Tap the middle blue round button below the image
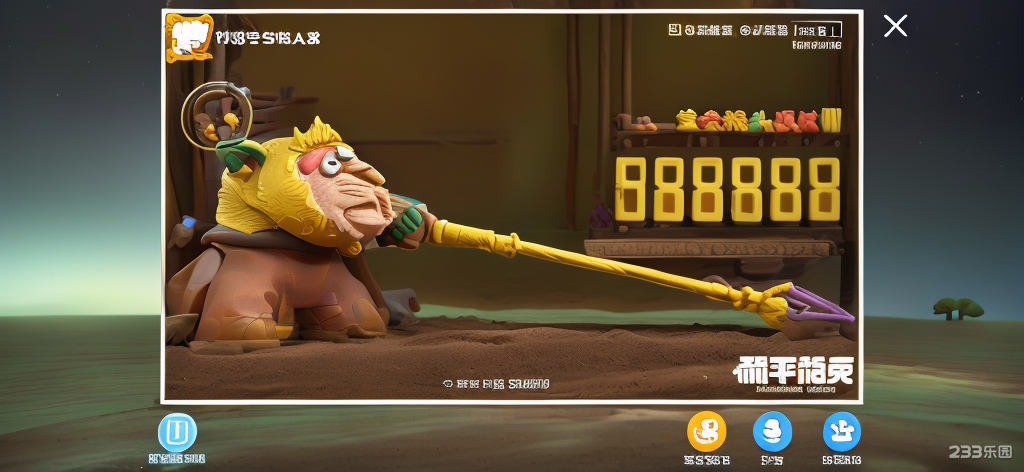The height and width of the screenshot is (472, 1024). (x=772, y=431)
